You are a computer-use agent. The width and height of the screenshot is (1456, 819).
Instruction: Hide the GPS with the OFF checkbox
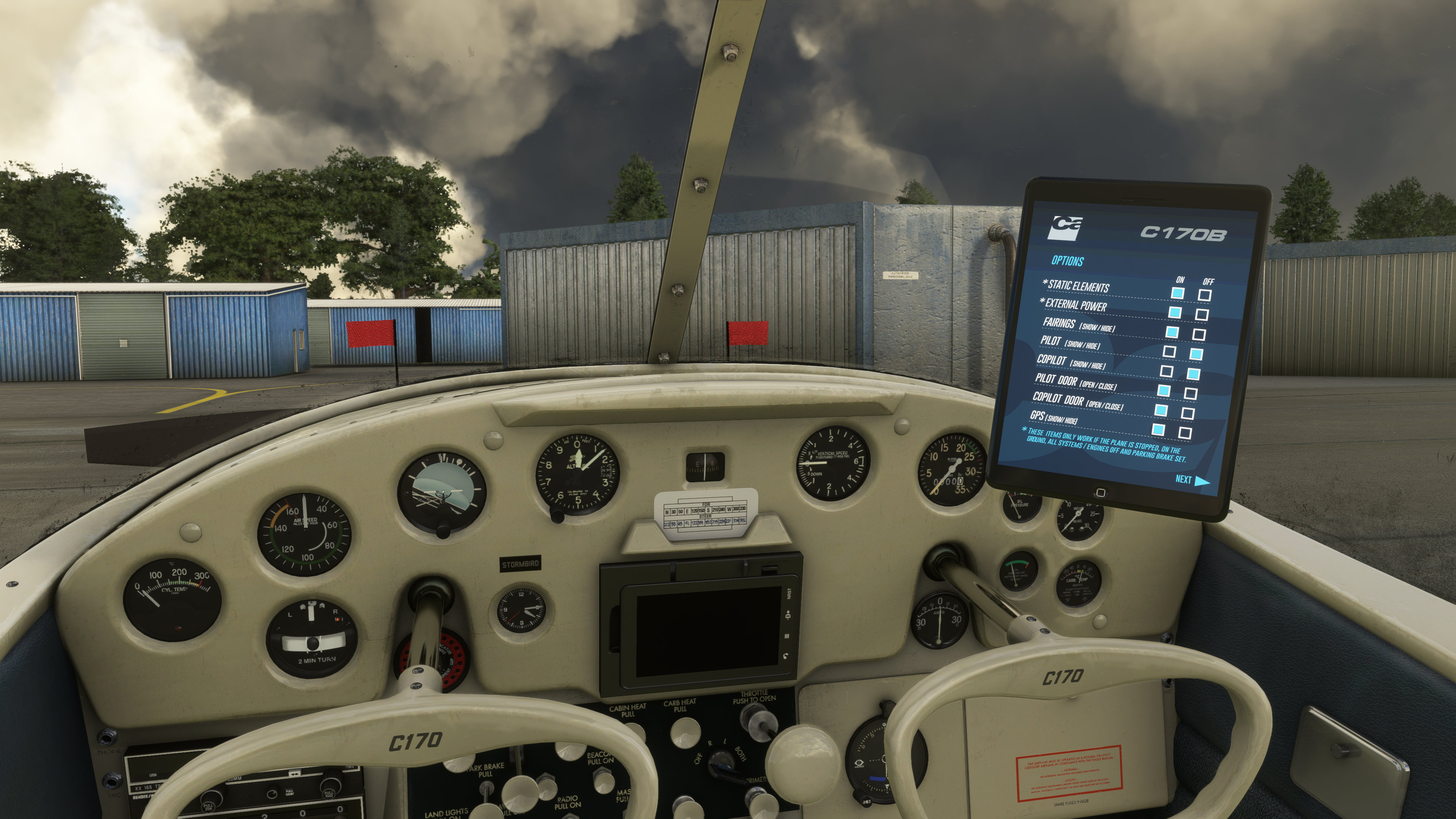point(1185,433)
